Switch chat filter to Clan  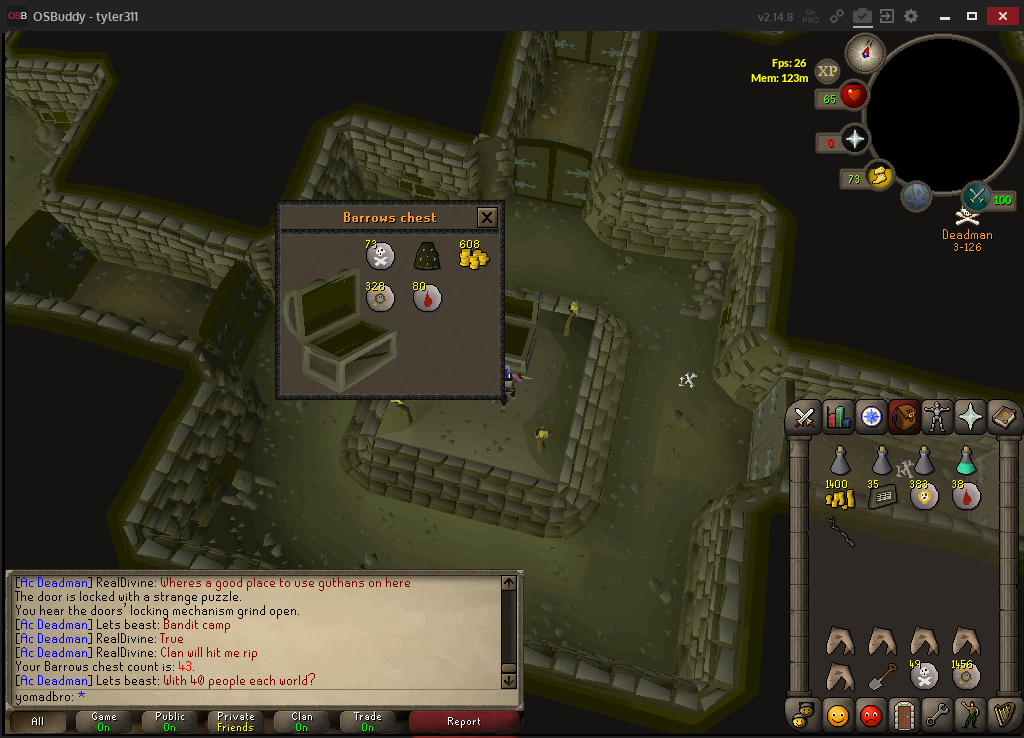coord(301,721)
